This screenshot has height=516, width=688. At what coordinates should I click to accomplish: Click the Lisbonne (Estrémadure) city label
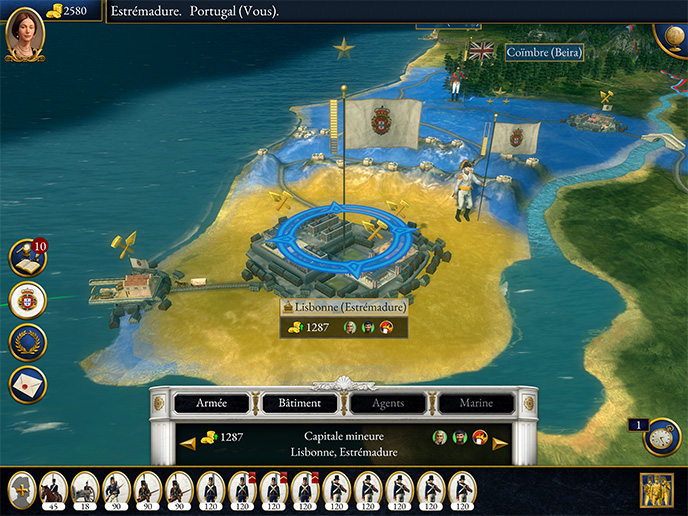(344, 308)
